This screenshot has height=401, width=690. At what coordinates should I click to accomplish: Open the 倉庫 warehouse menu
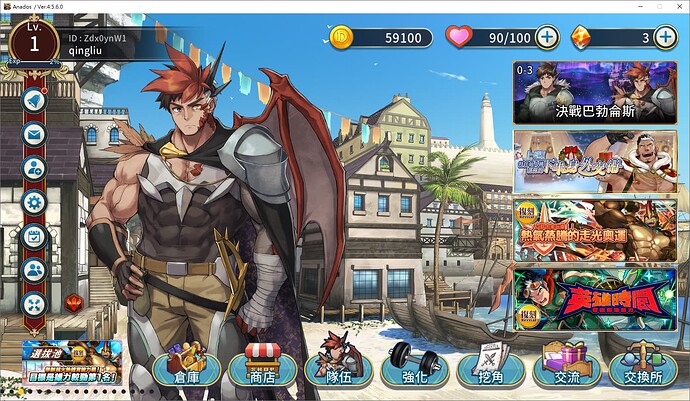[x=187, y=368]
